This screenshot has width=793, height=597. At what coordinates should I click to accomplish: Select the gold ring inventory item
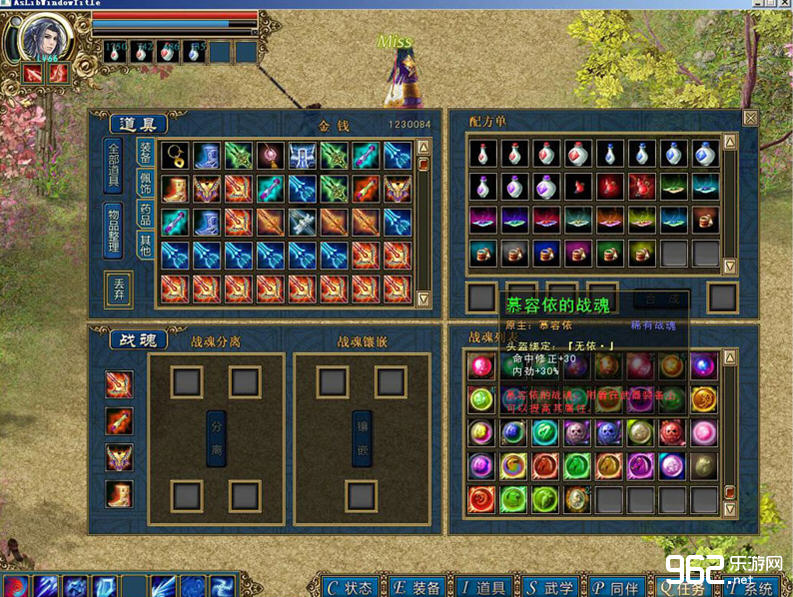click(x=176, y=155)
